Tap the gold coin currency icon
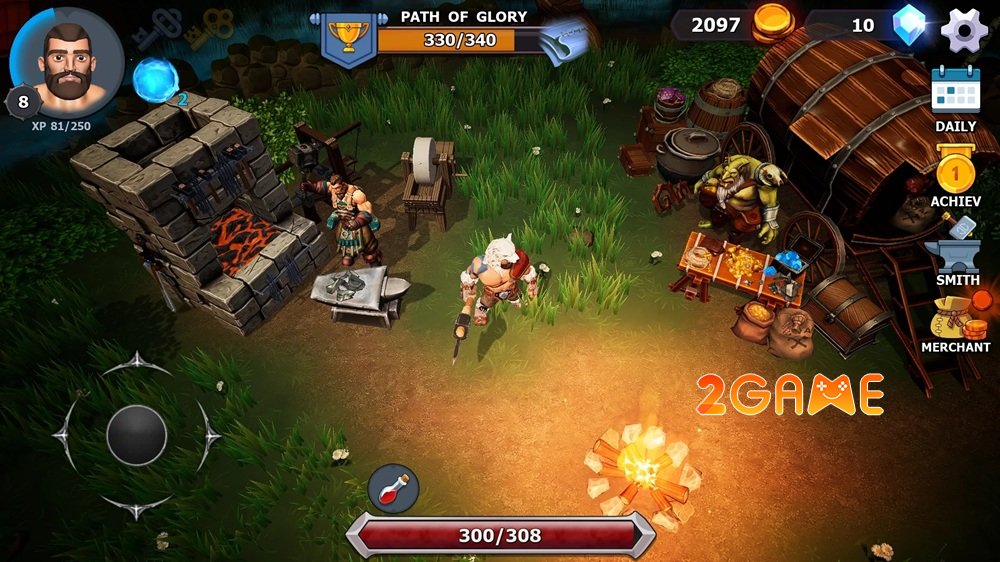Image resolution: width=1000 pixels, height=562 pixels. [772, 22]
